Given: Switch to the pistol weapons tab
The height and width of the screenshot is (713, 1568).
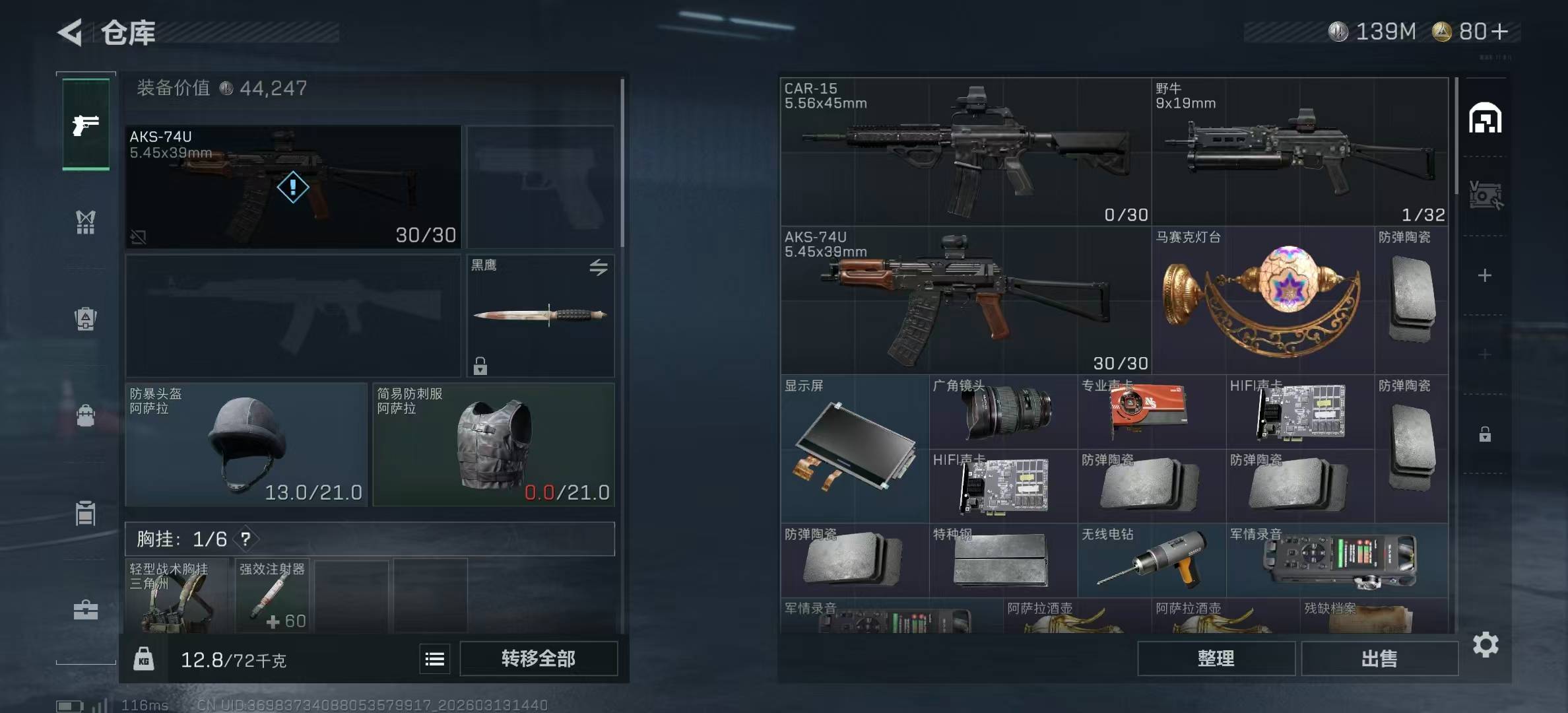Looking at the screenshot, I should click(86, 124).
